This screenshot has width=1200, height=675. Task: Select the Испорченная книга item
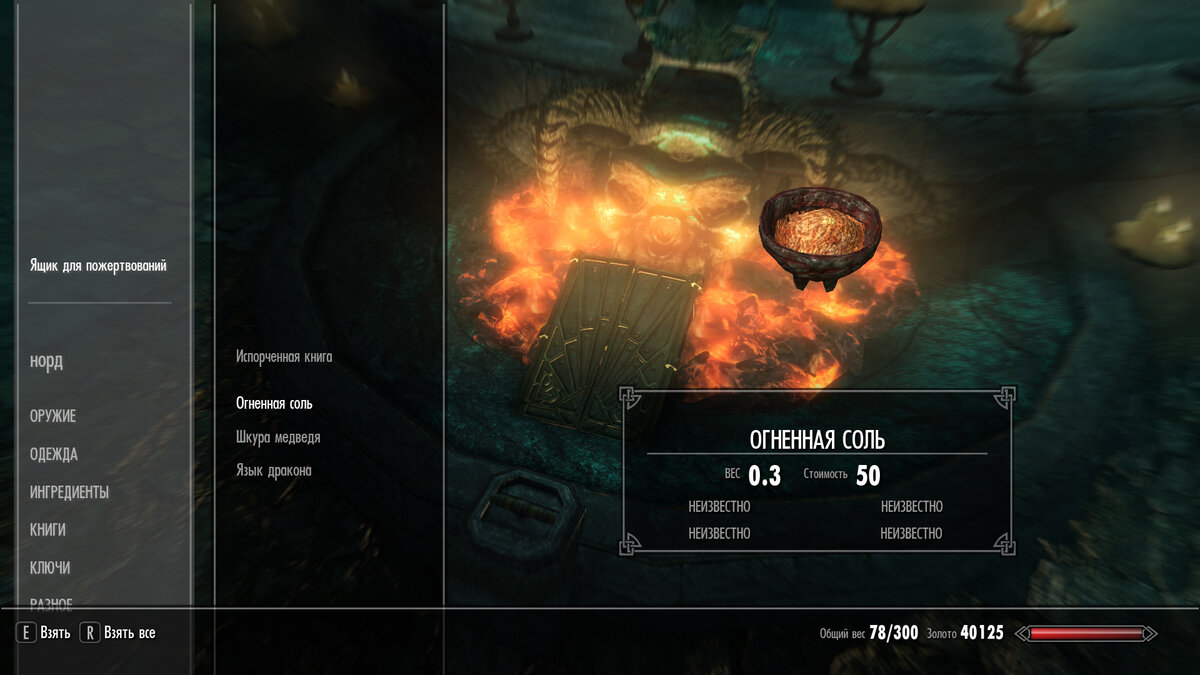click(x=284, y=357)
